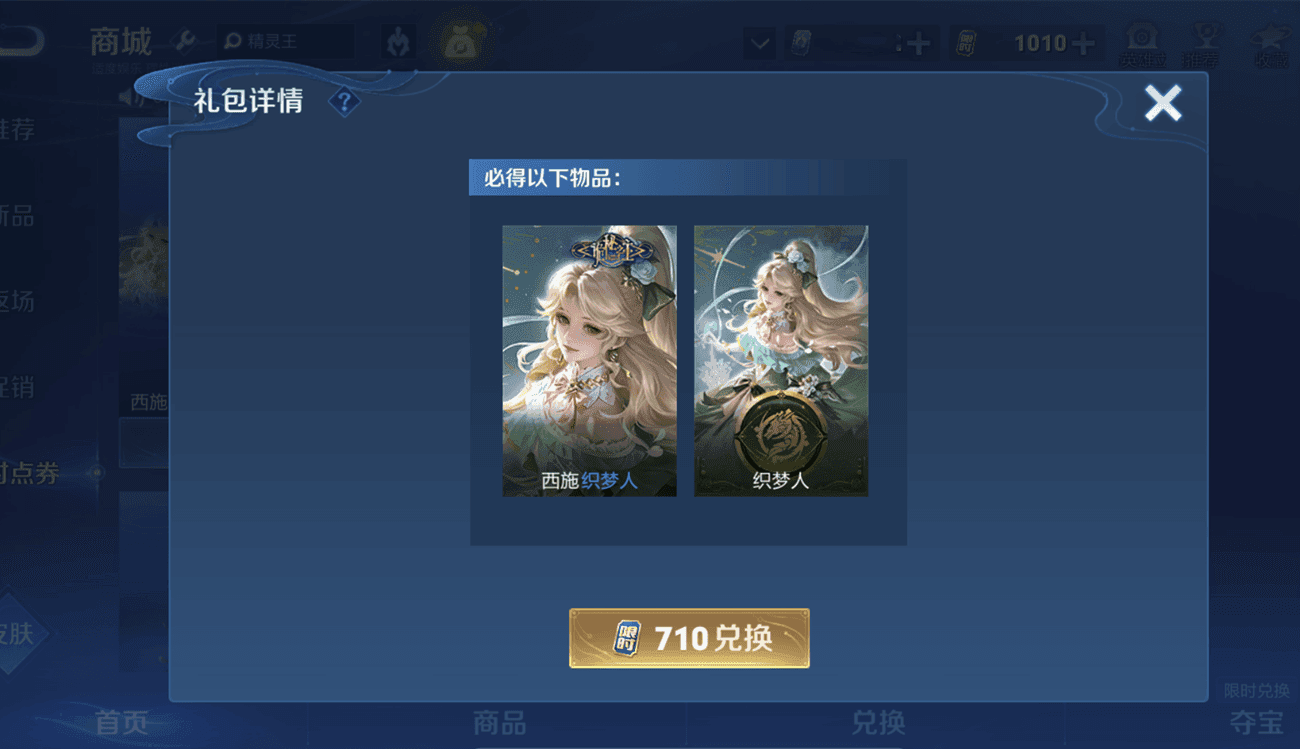This screenshot has height=749, width=1300.
Task: Click the plus beside the card currency
Action: pyautogui.click(x=918, y=43)
